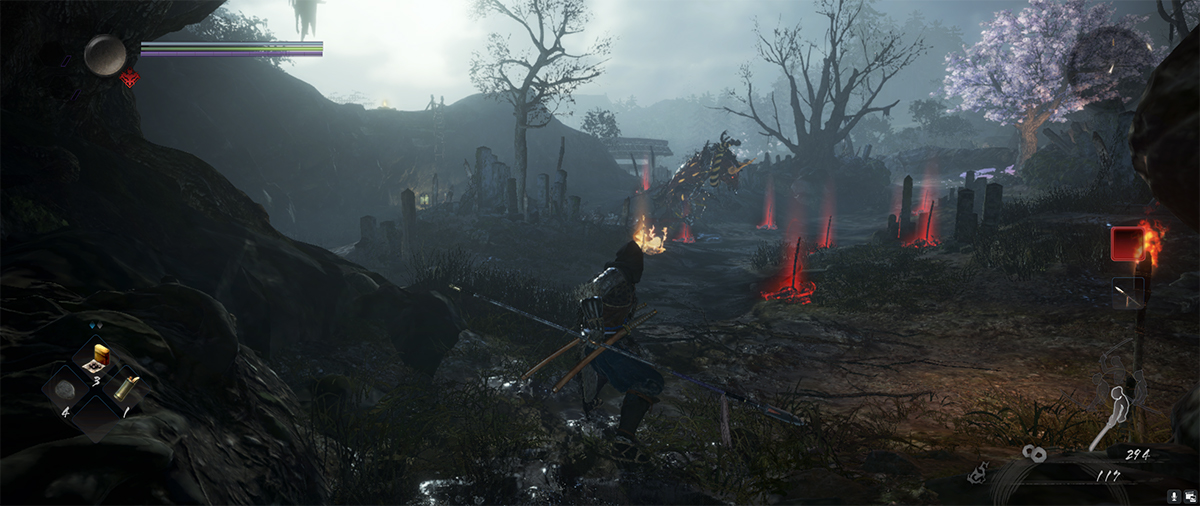The width and height of the screenshot is (1200, 506).
Task: Select the spear weapon slot icon
Action: (1128, 292)
